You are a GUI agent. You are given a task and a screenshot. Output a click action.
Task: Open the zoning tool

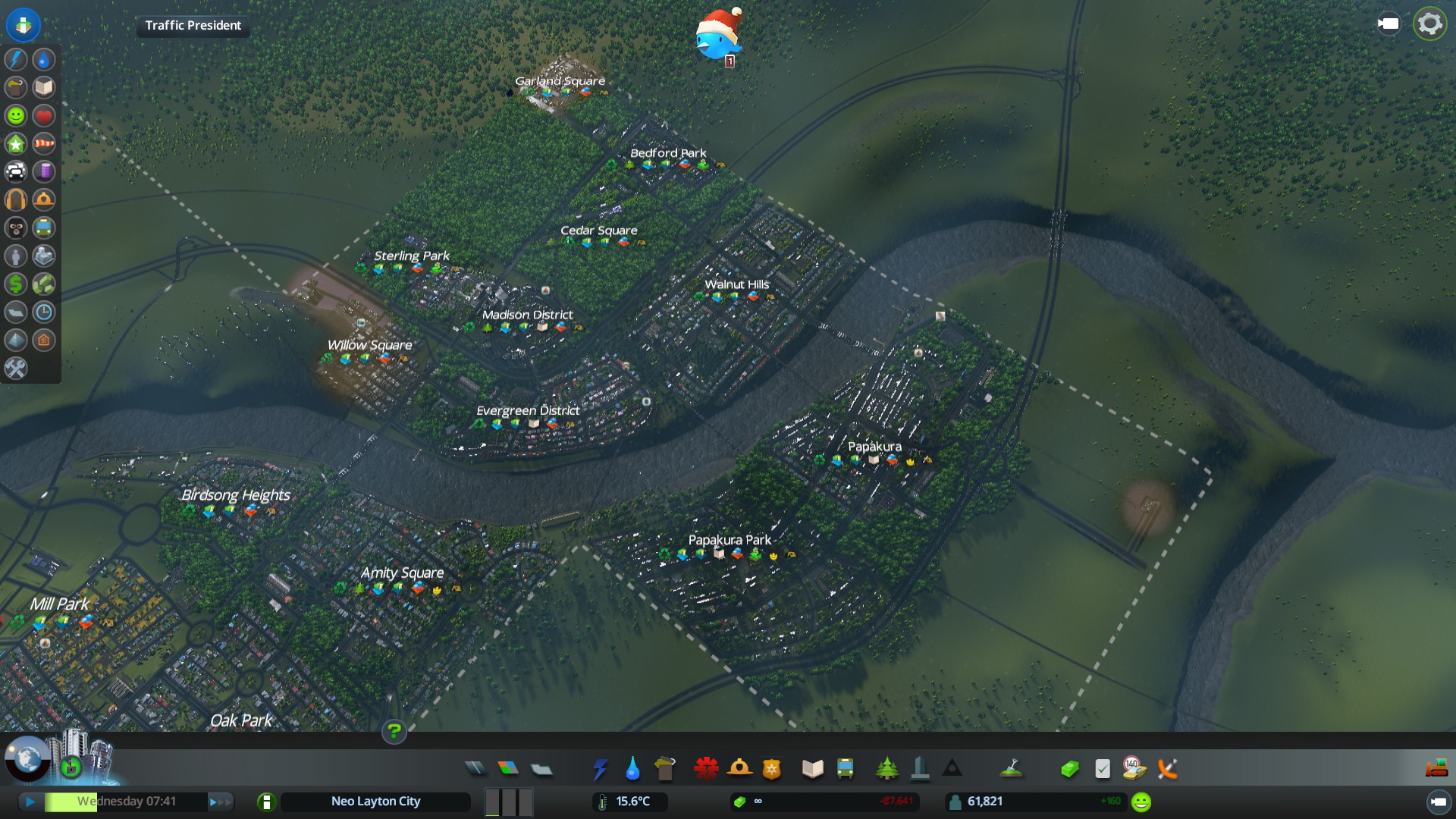click(x=508, y=769)
